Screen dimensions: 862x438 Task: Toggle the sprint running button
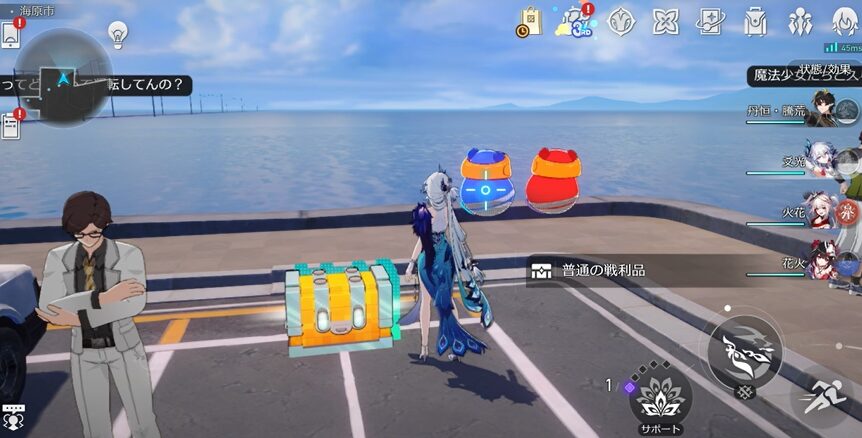coord(825,394)
